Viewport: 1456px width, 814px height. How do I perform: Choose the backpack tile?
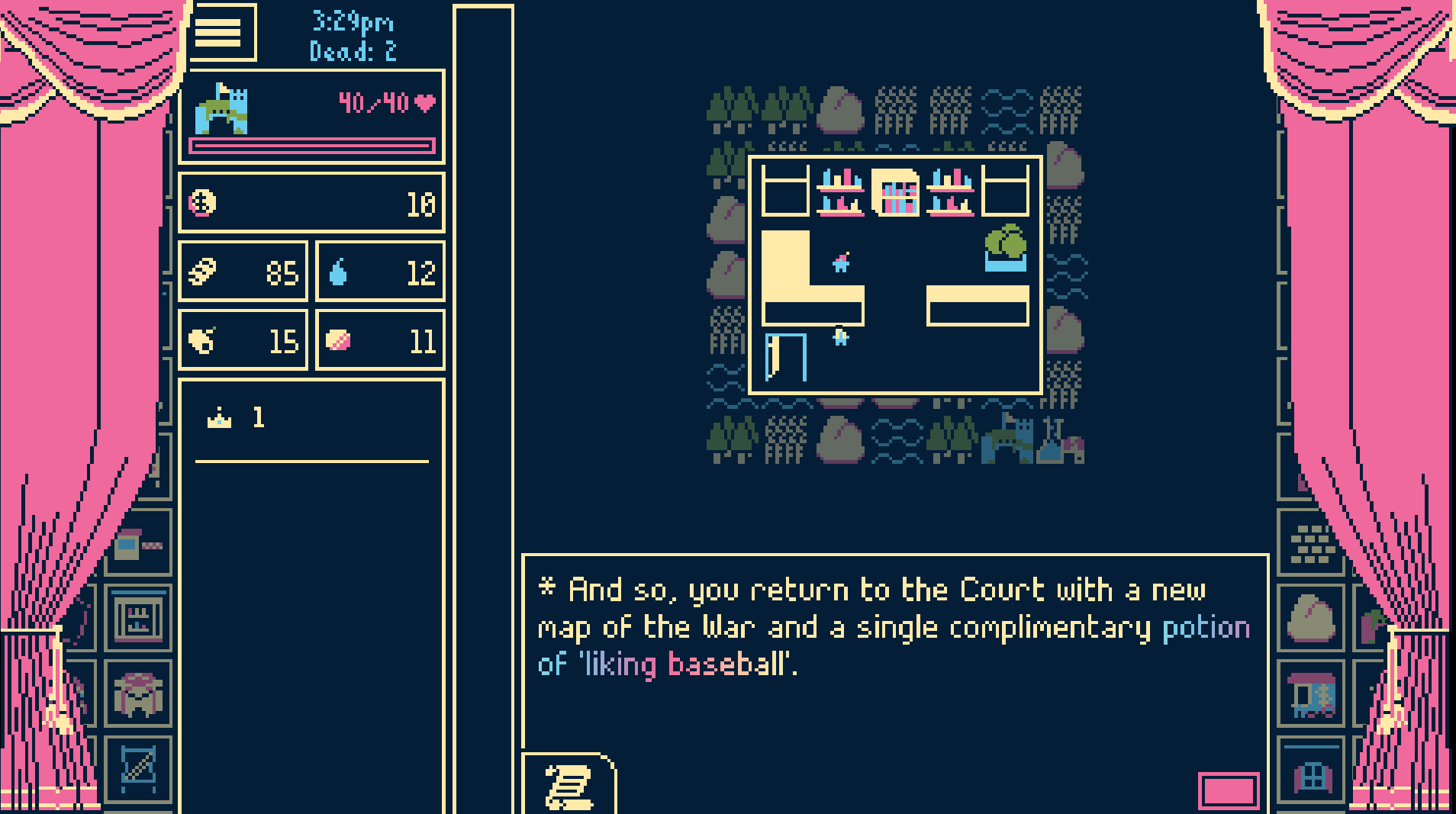pyautogui.click(x=138, y=694)
